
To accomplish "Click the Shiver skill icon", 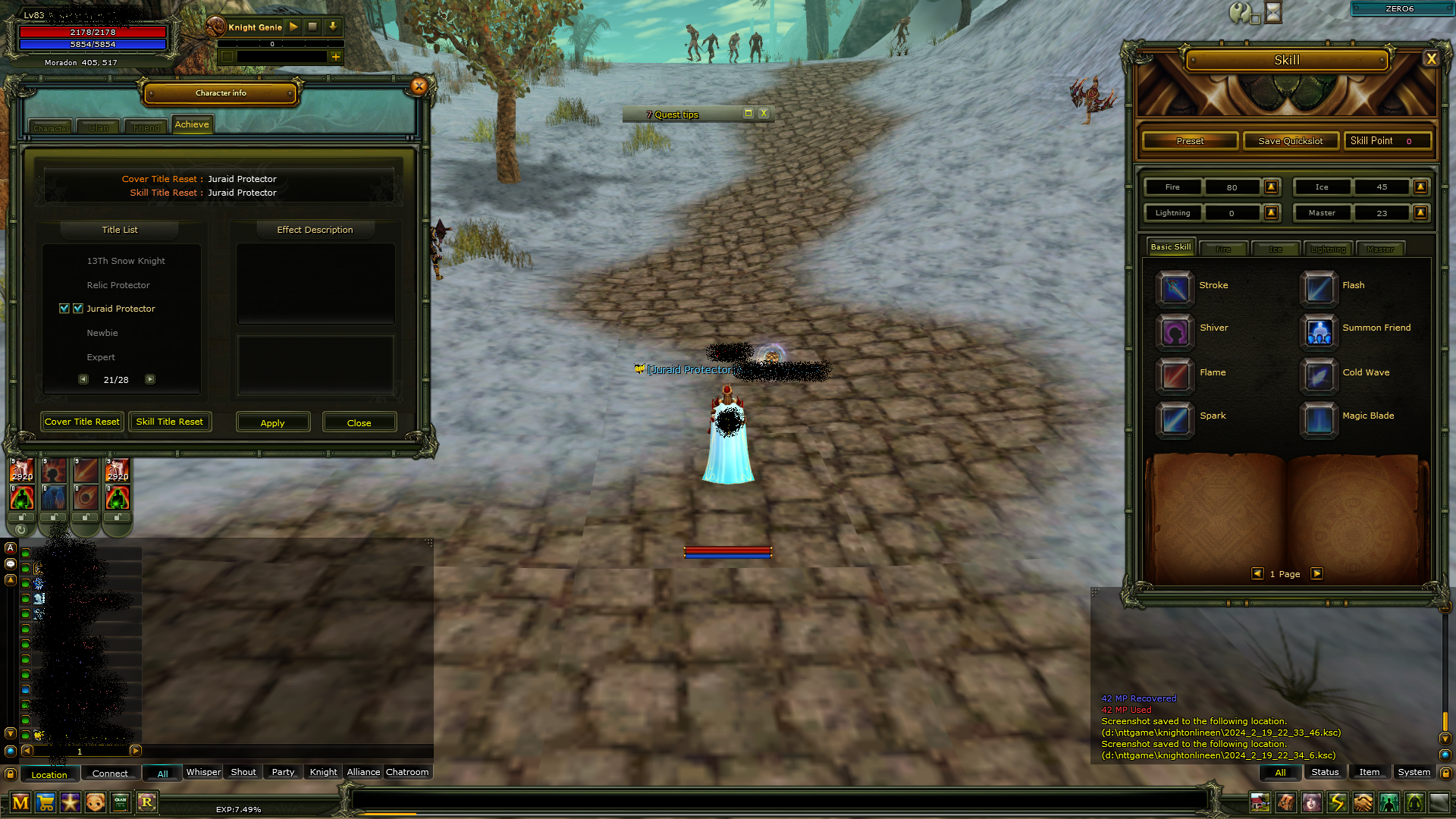I will click(x=1174, y=332).
